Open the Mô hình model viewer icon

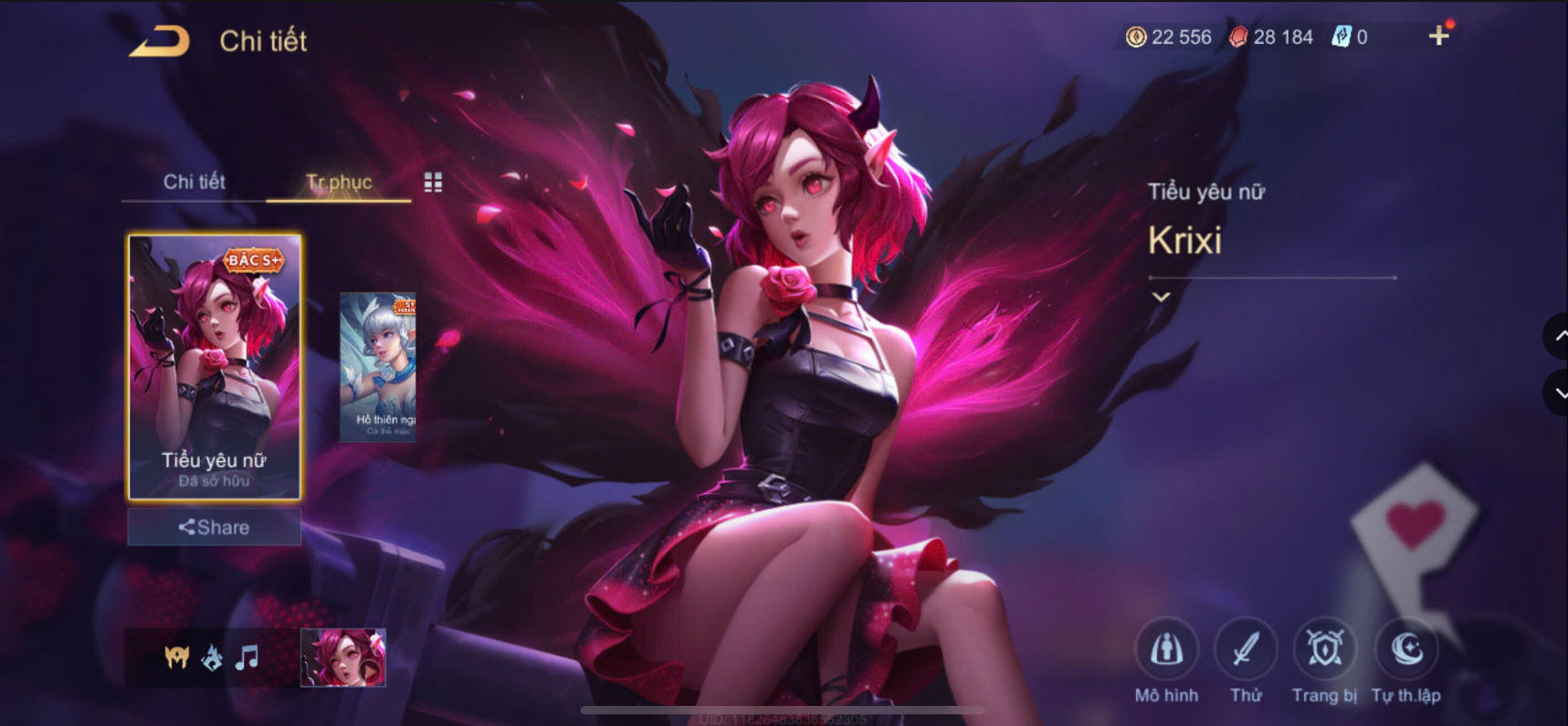pyautogui.click(x=1167, y=650)
